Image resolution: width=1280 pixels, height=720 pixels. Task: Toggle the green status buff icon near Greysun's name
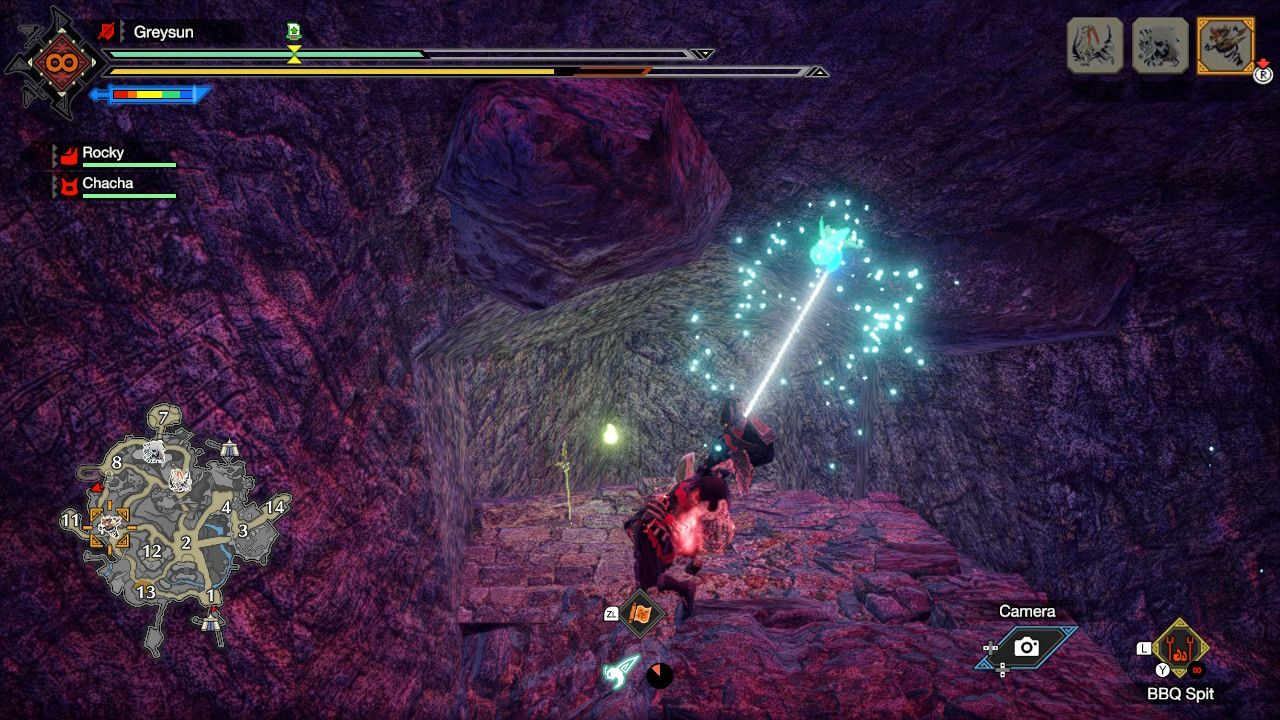[x=293, y=32]
